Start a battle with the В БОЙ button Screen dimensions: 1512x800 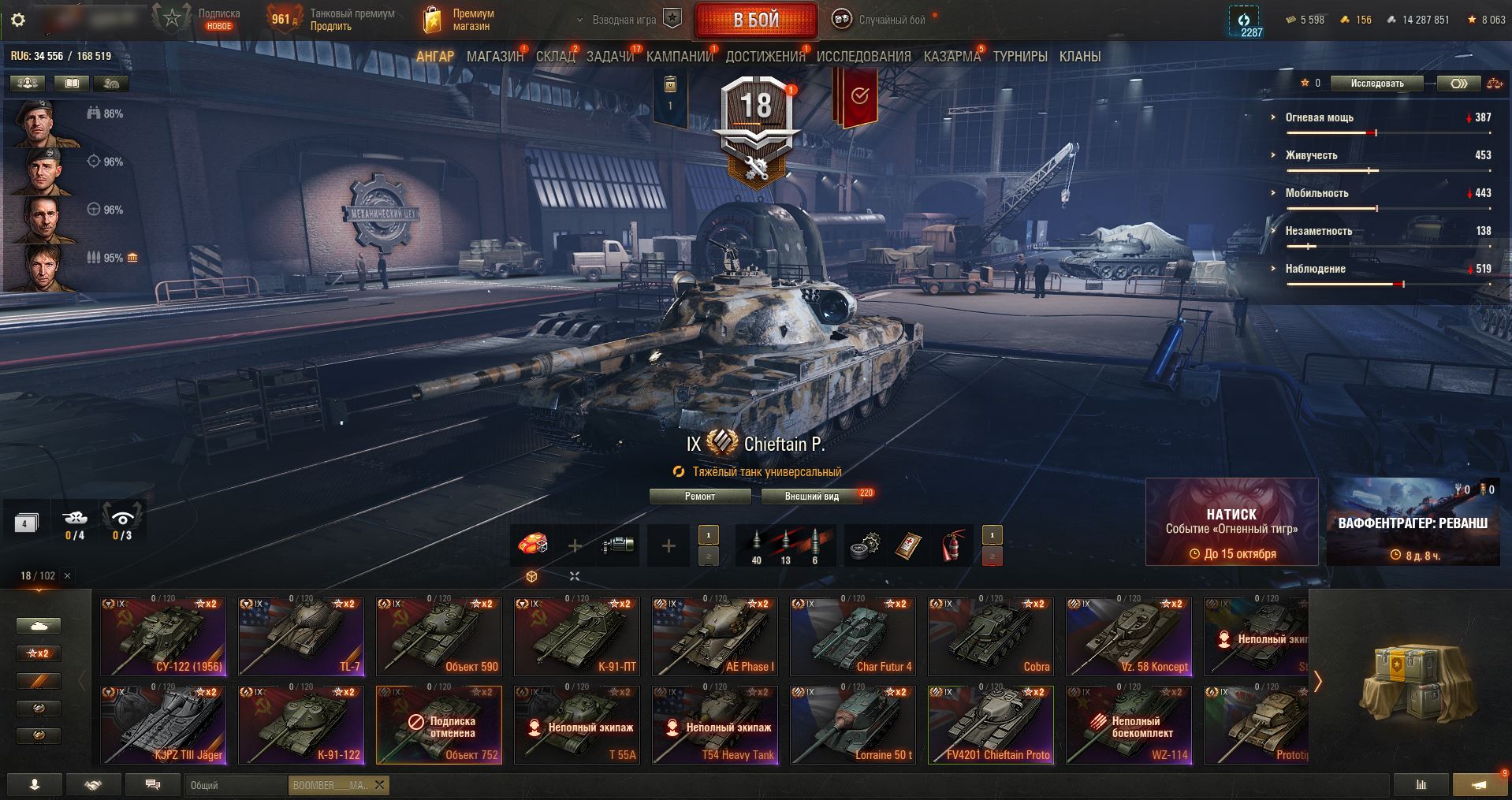coord(755,20)
